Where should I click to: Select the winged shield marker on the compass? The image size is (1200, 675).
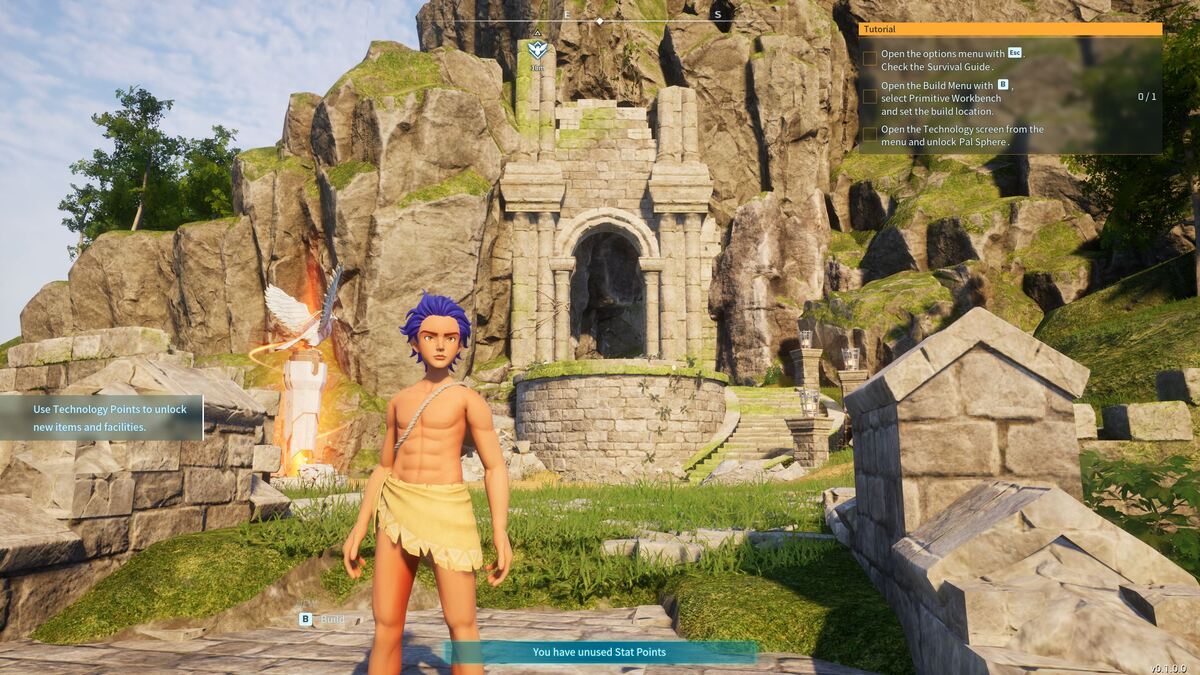pyautogui.click(x=537, y=49)
